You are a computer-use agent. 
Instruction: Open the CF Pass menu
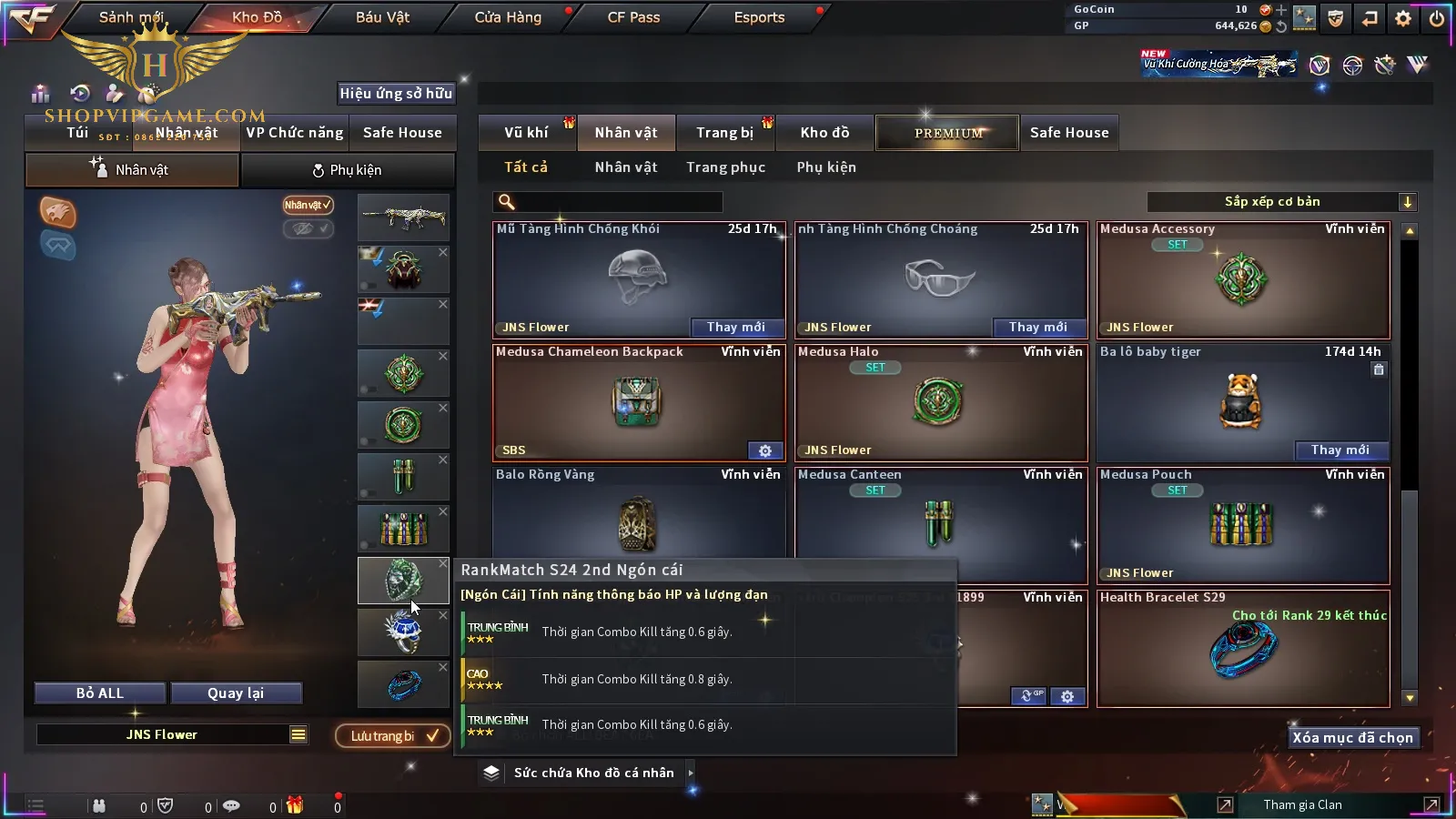(633, 17)
